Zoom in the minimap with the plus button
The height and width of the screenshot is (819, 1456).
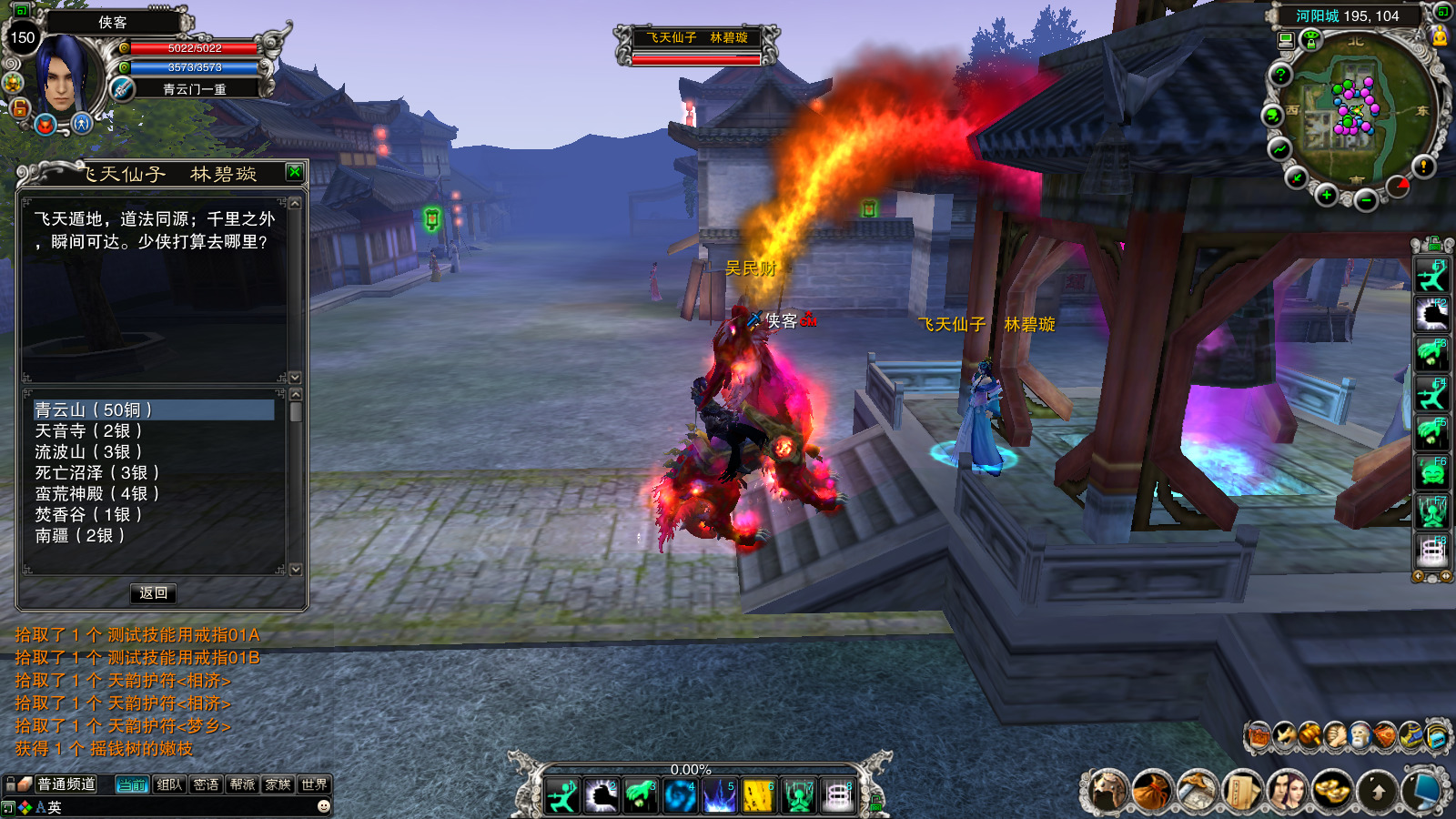point(1327,196)
